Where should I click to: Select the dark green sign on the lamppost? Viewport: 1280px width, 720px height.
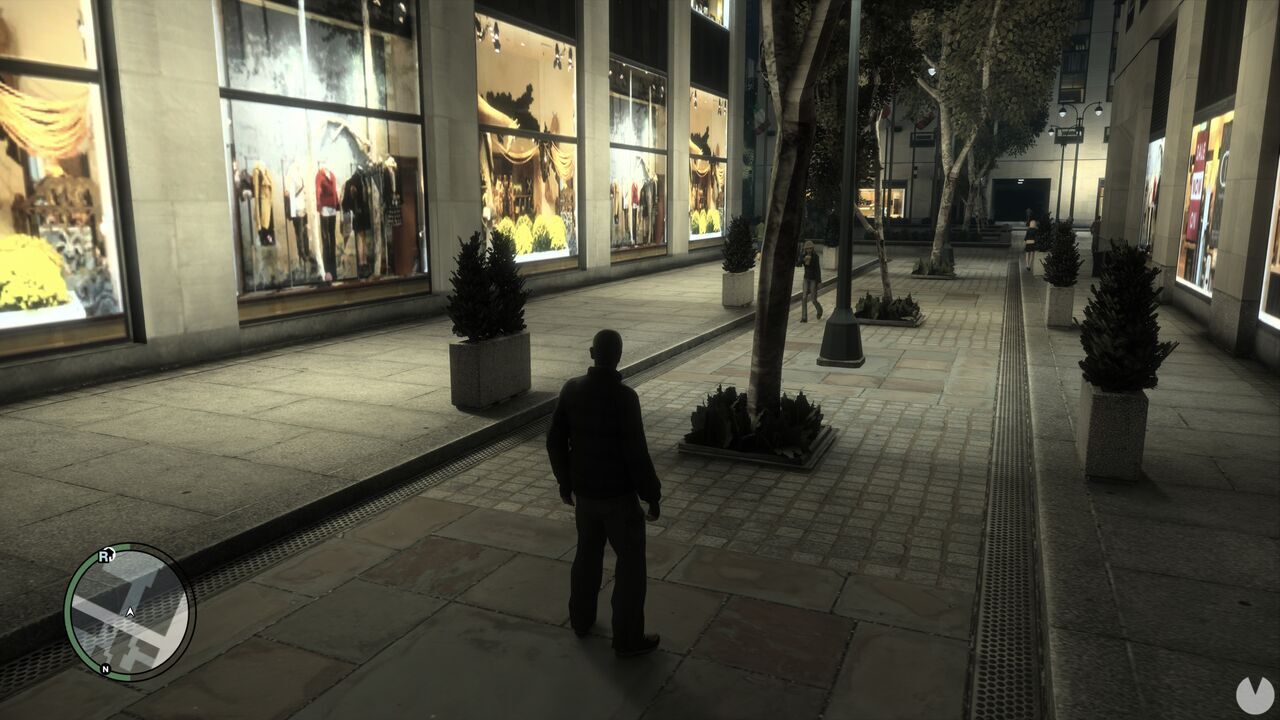coord(1068,133)
